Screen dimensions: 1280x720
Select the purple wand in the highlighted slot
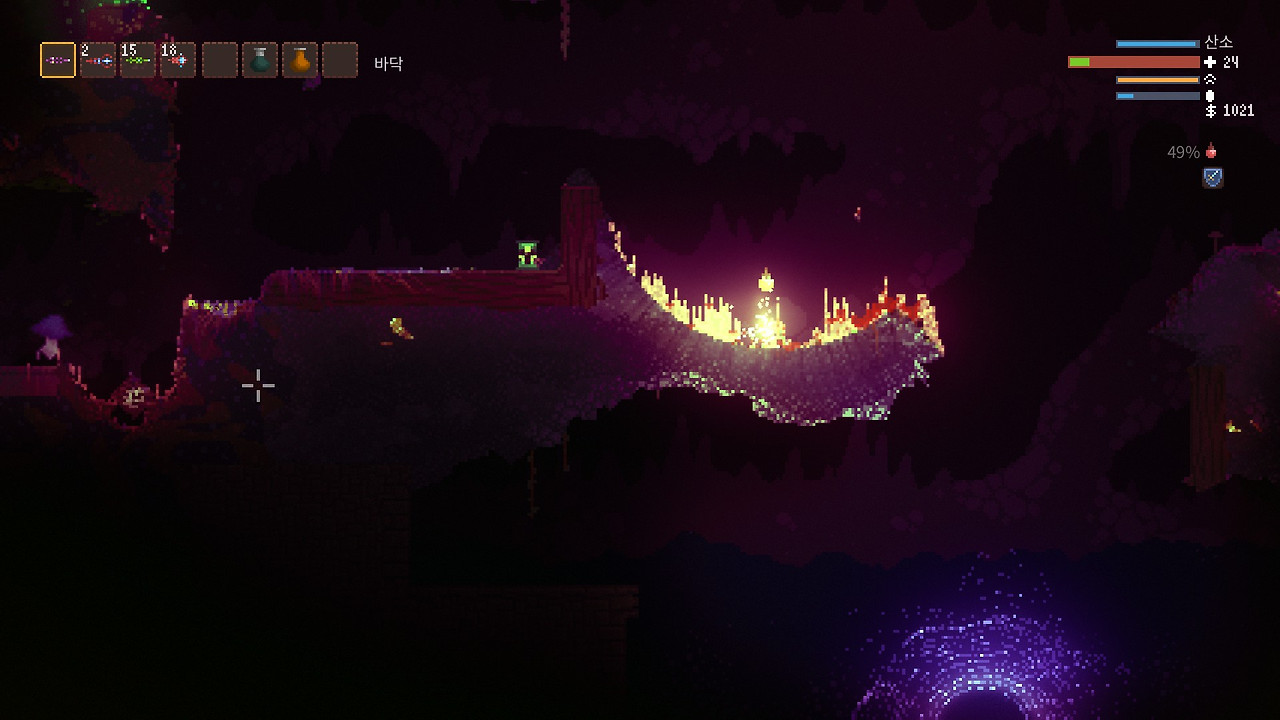58,60
